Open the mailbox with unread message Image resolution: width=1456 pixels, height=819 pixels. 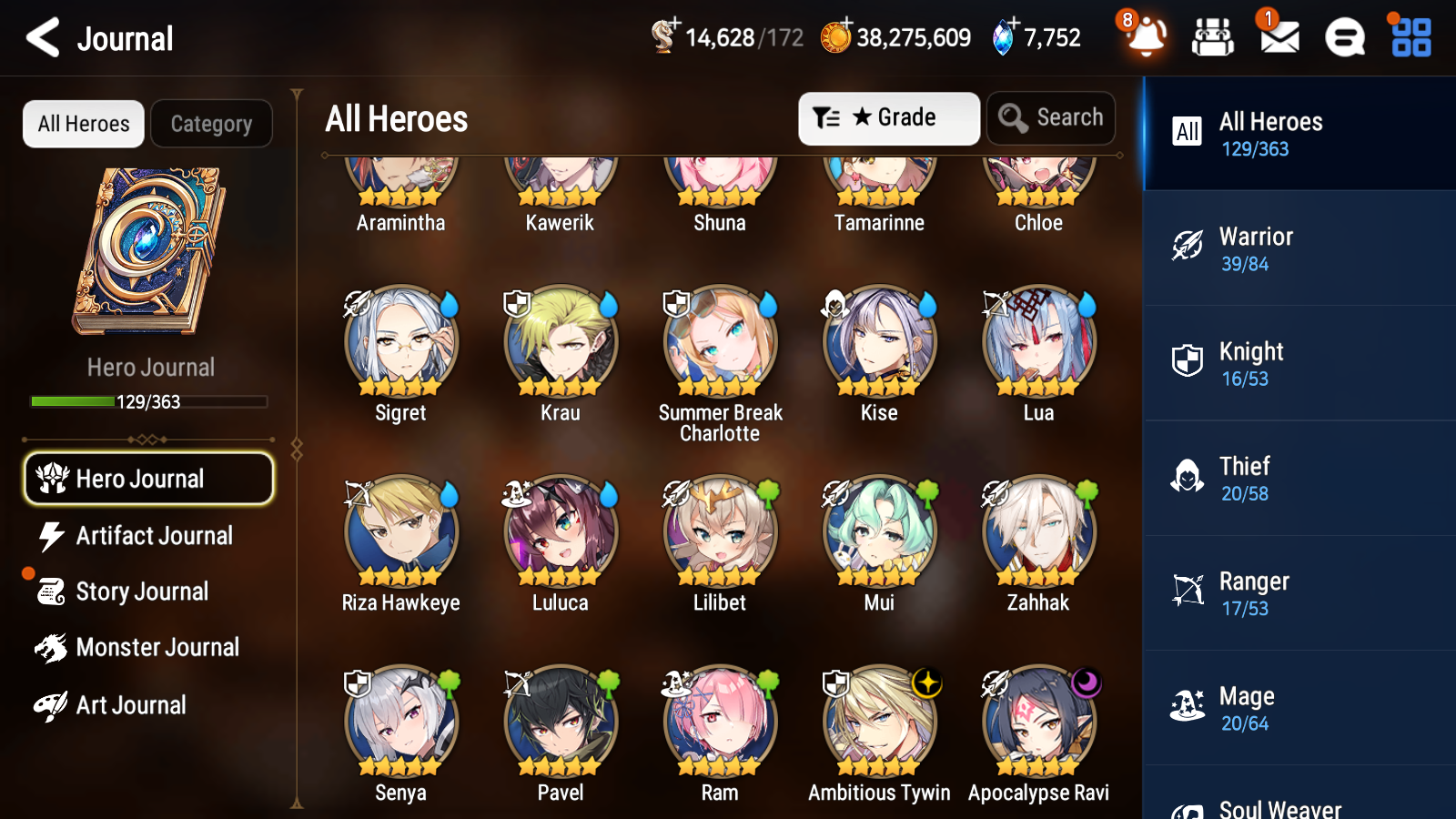click(1278, 38)
